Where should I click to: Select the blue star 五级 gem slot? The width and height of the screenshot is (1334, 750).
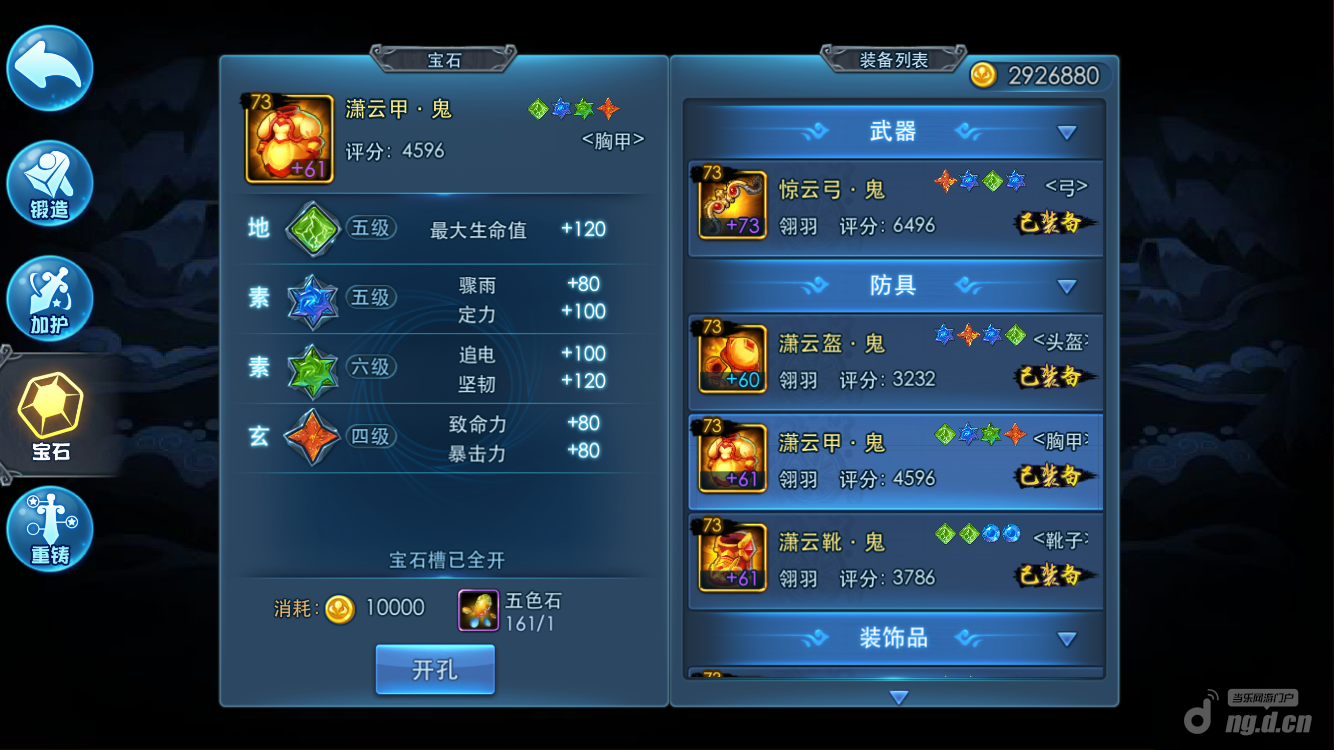312,299
